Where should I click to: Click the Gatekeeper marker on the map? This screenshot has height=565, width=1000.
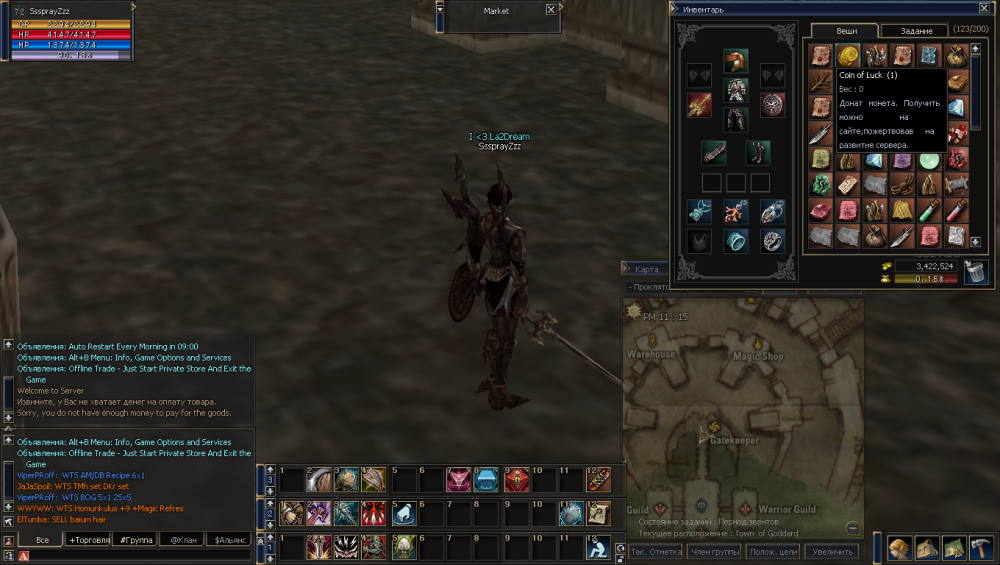click(x=712, y=430)
